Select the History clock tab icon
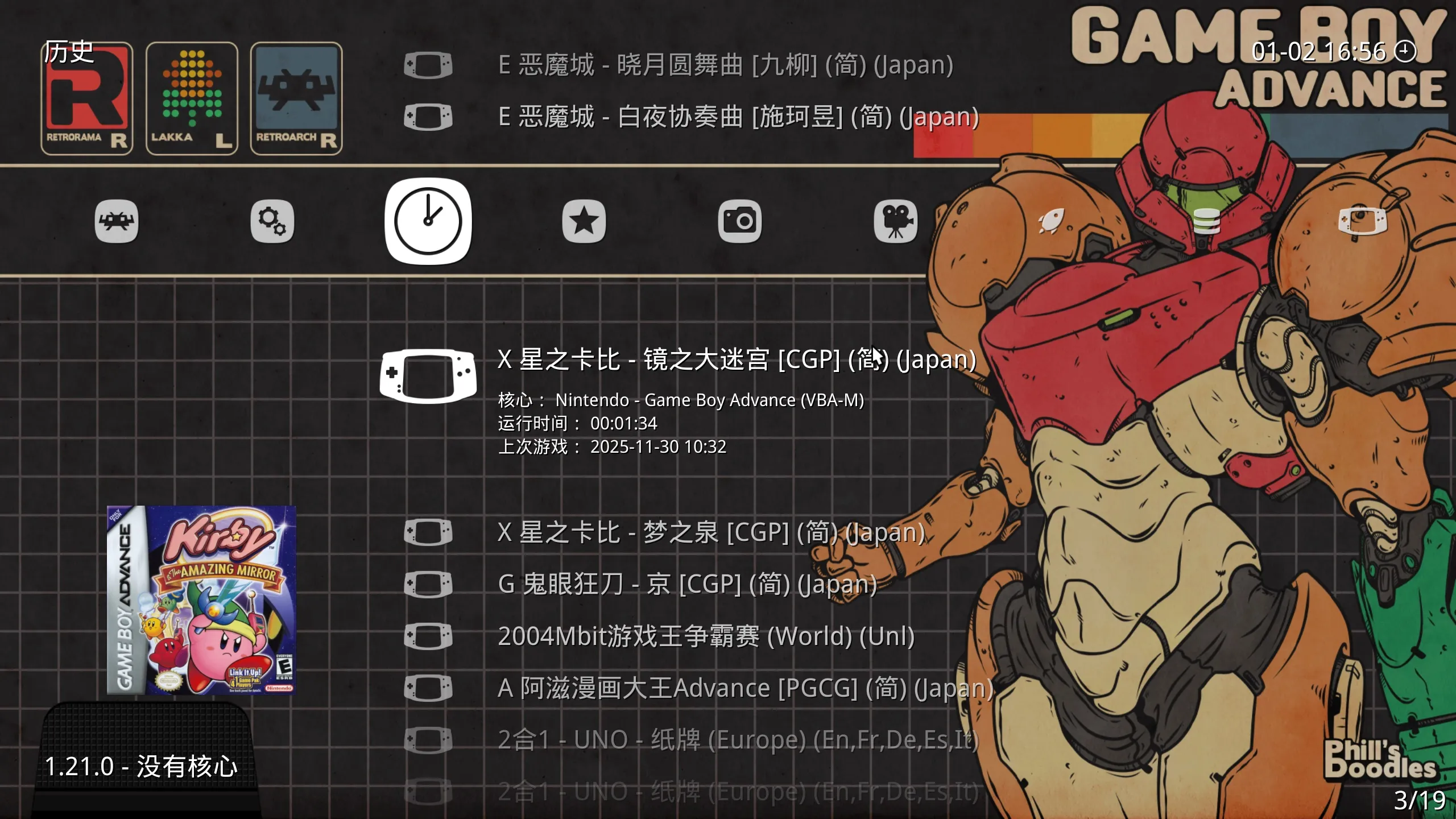This screenshot has height=819, width=1456. click(428, 222)
